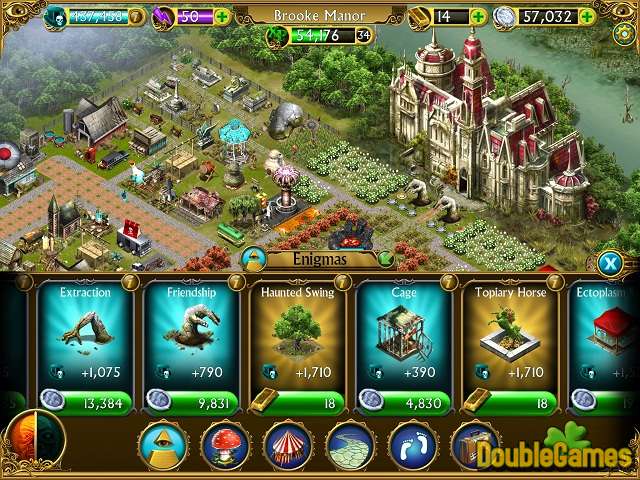This screenshot has width=640, height=480.
Task: Open the settings gear in top corner
Action: (623, 33)
